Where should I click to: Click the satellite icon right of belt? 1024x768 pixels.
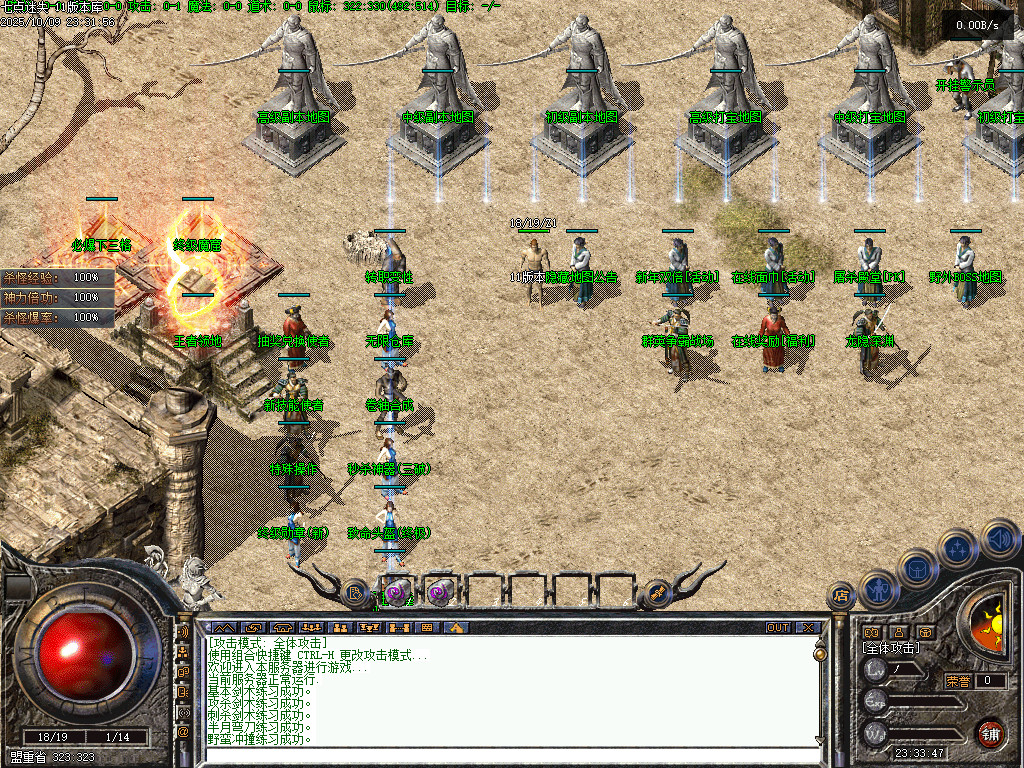[658, 593]
